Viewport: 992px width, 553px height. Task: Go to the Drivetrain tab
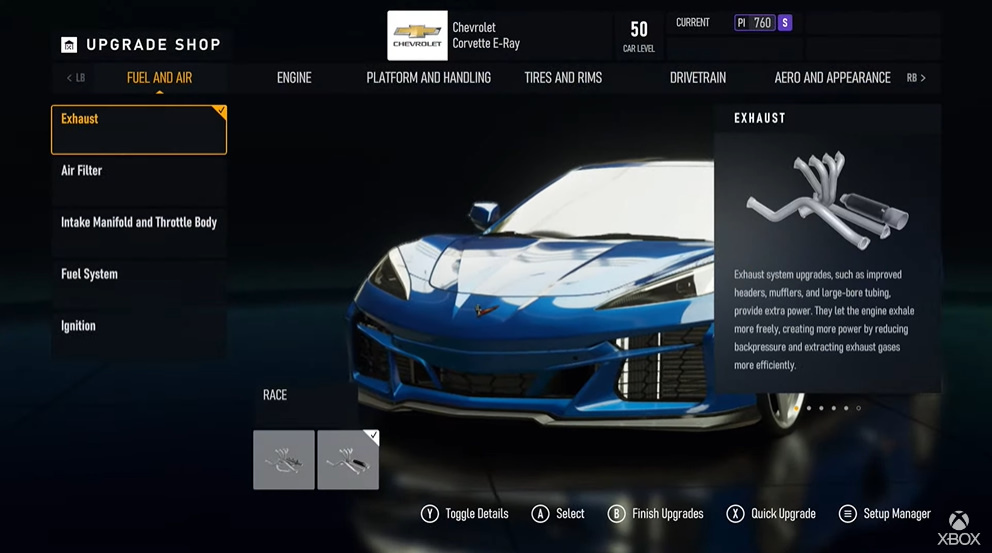pos(698,78)
